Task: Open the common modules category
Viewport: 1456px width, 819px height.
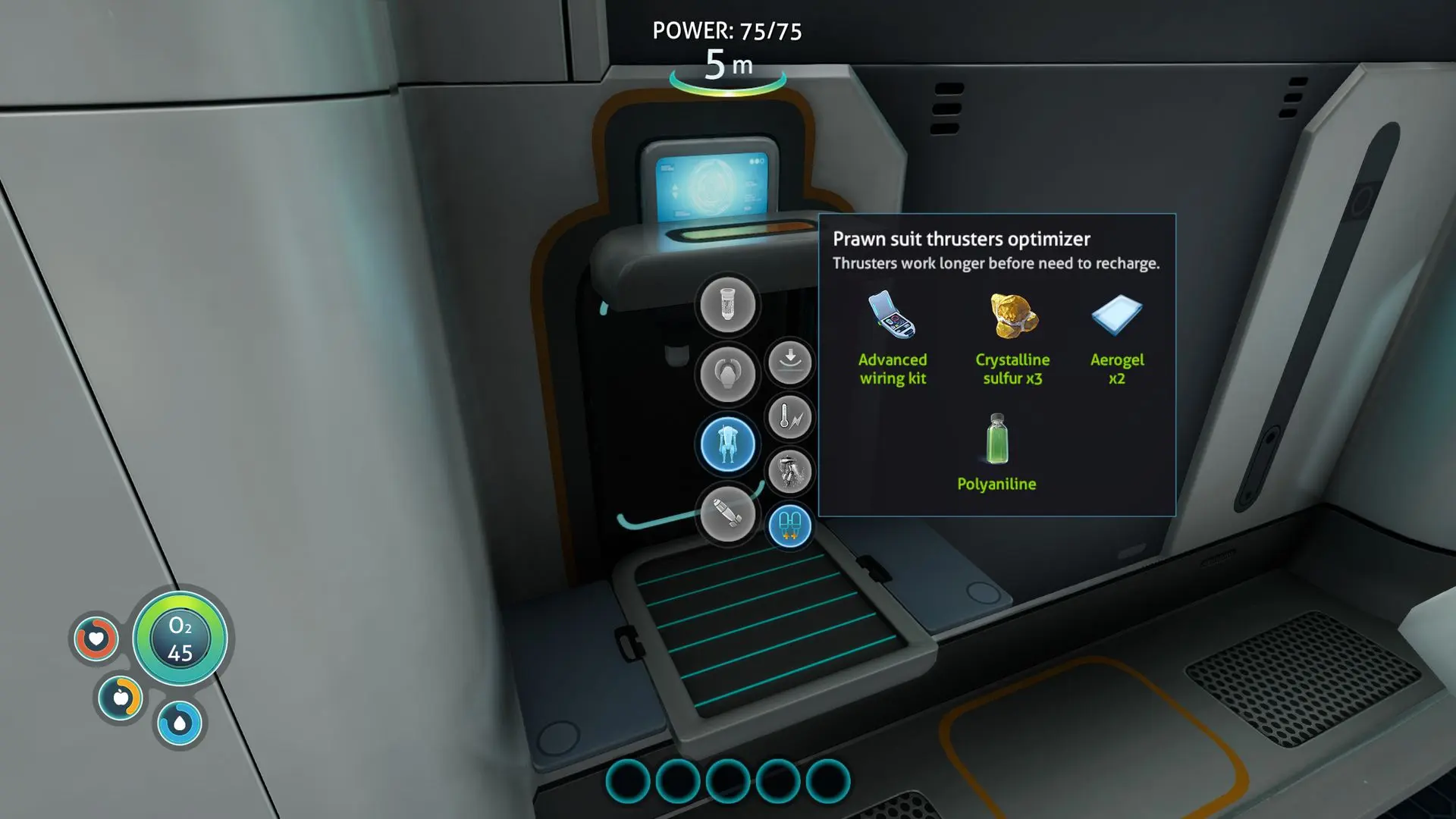Action: tap(727, 305)
